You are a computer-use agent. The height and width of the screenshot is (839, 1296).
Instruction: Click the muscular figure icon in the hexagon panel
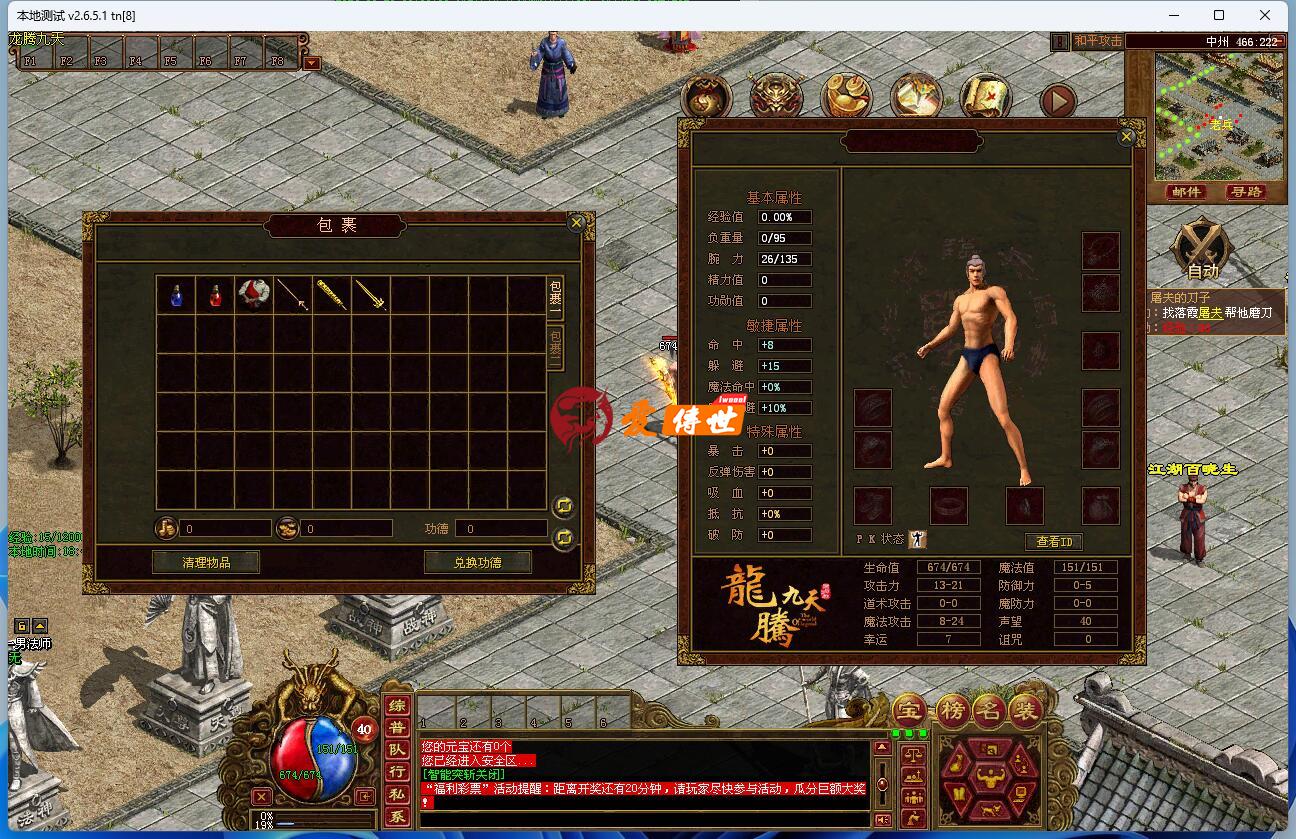991,777
